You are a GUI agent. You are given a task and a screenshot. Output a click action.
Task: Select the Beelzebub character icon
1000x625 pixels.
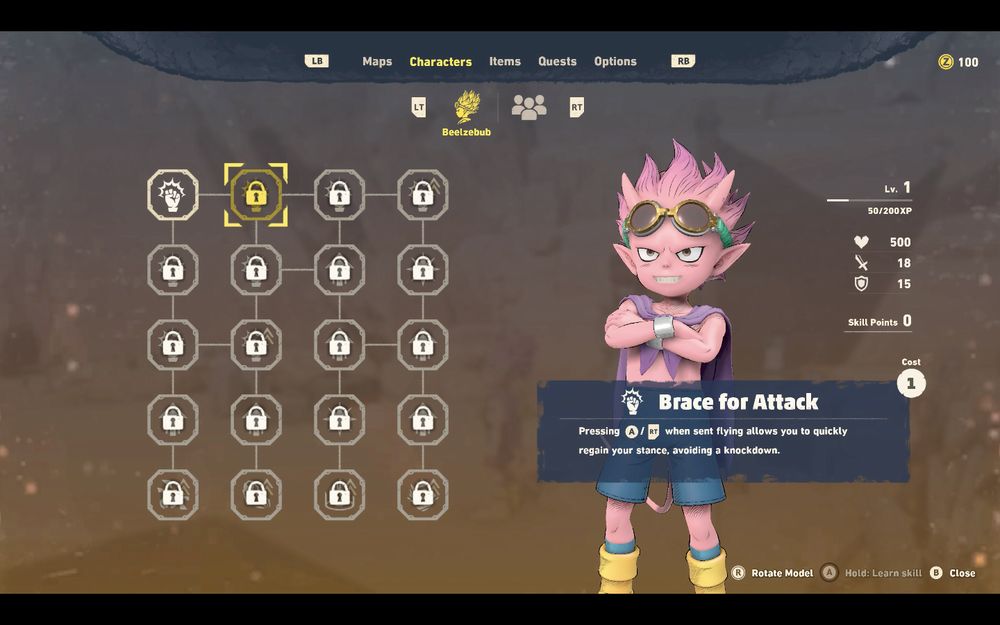point(466,106)
